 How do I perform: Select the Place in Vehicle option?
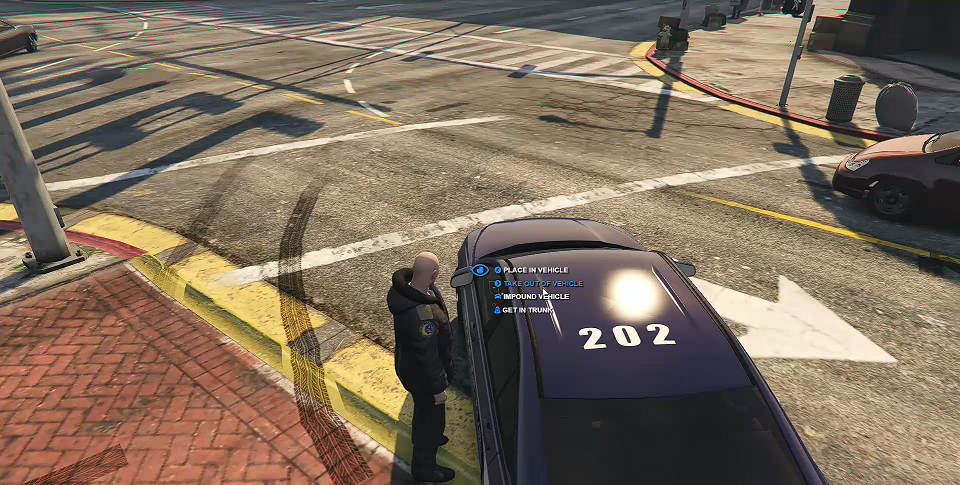pos(535,270)
